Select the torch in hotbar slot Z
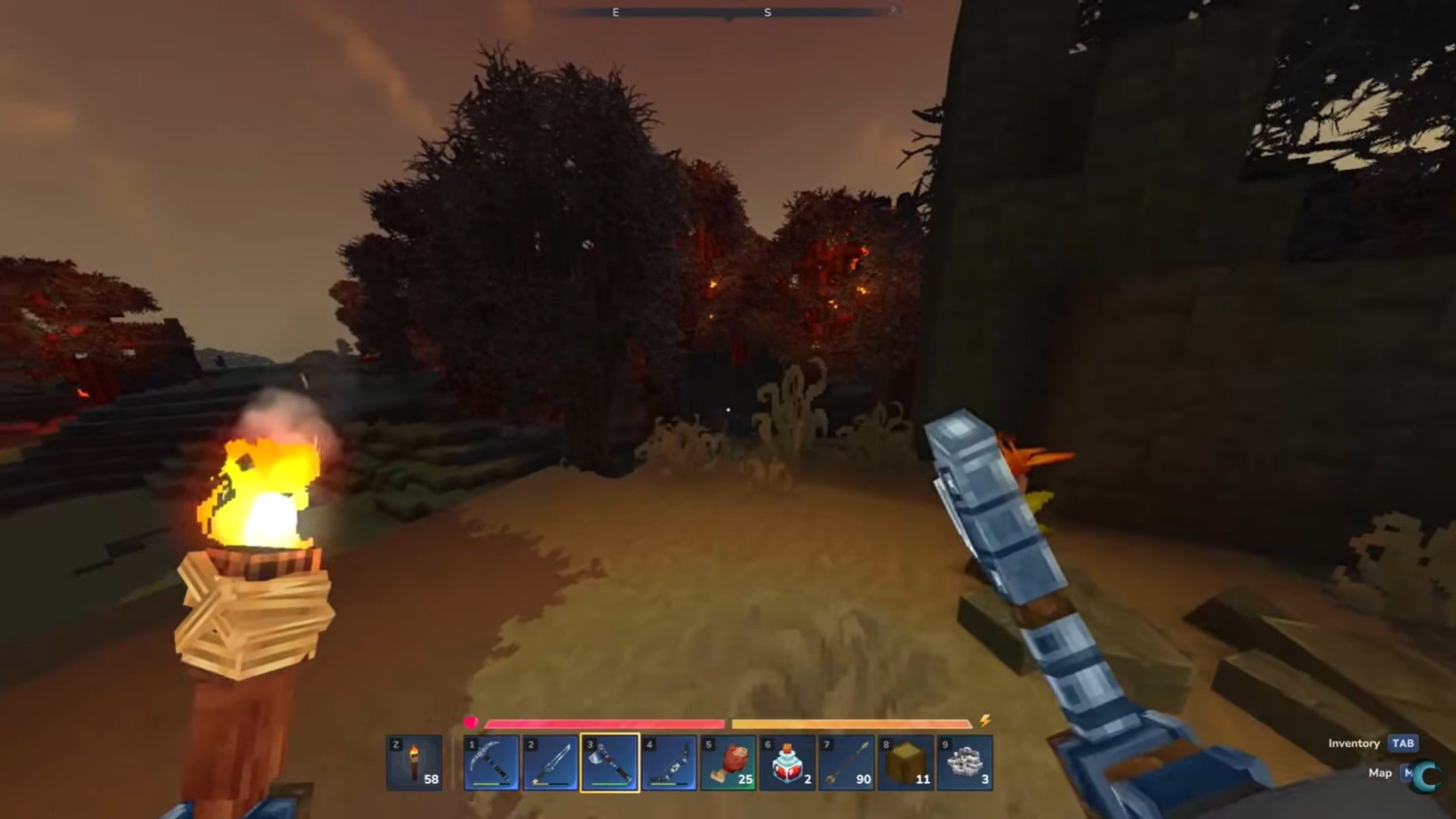This screenshot has width=1456, height=819. [x=416, y=762]
